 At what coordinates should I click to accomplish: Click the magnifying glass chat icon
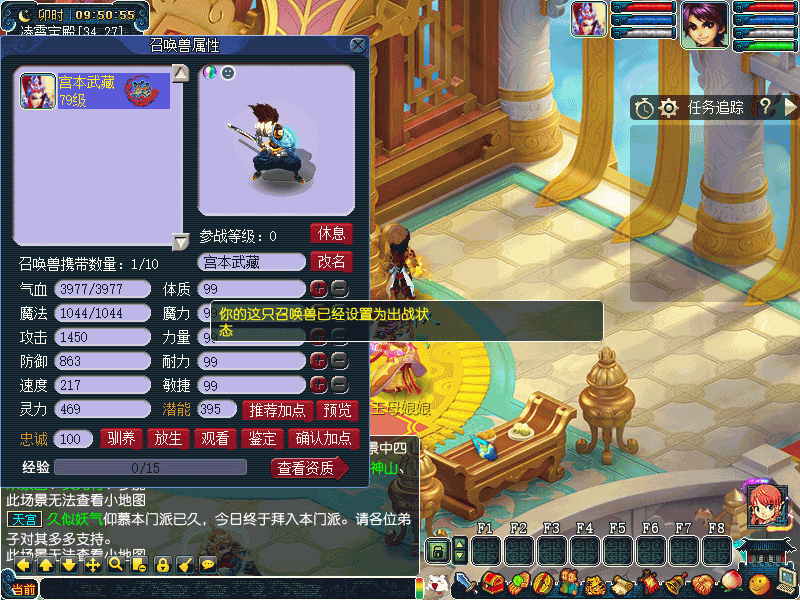(116, 565)
